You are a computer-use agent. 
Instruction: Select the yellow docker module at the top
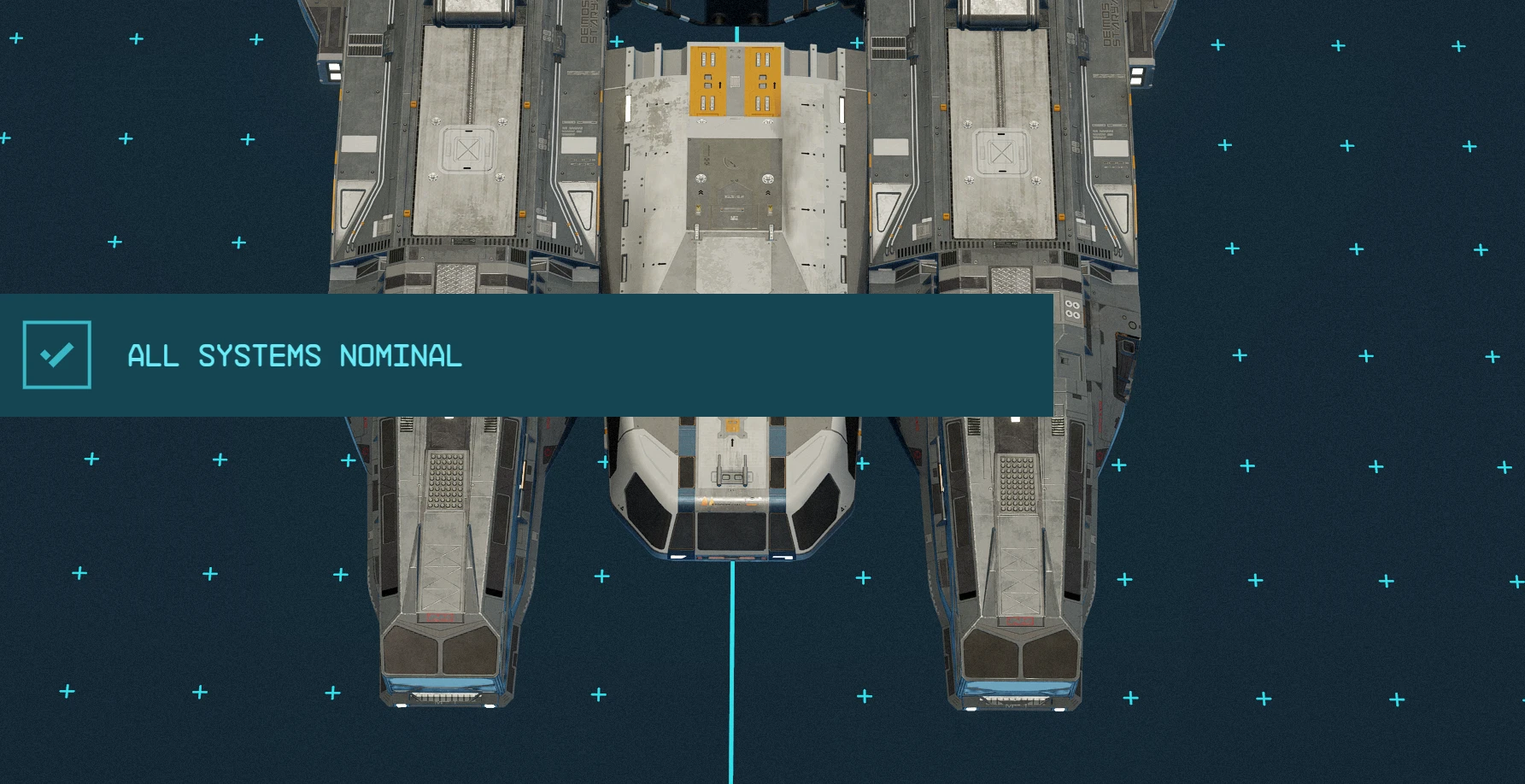click(x=735, y=81)
